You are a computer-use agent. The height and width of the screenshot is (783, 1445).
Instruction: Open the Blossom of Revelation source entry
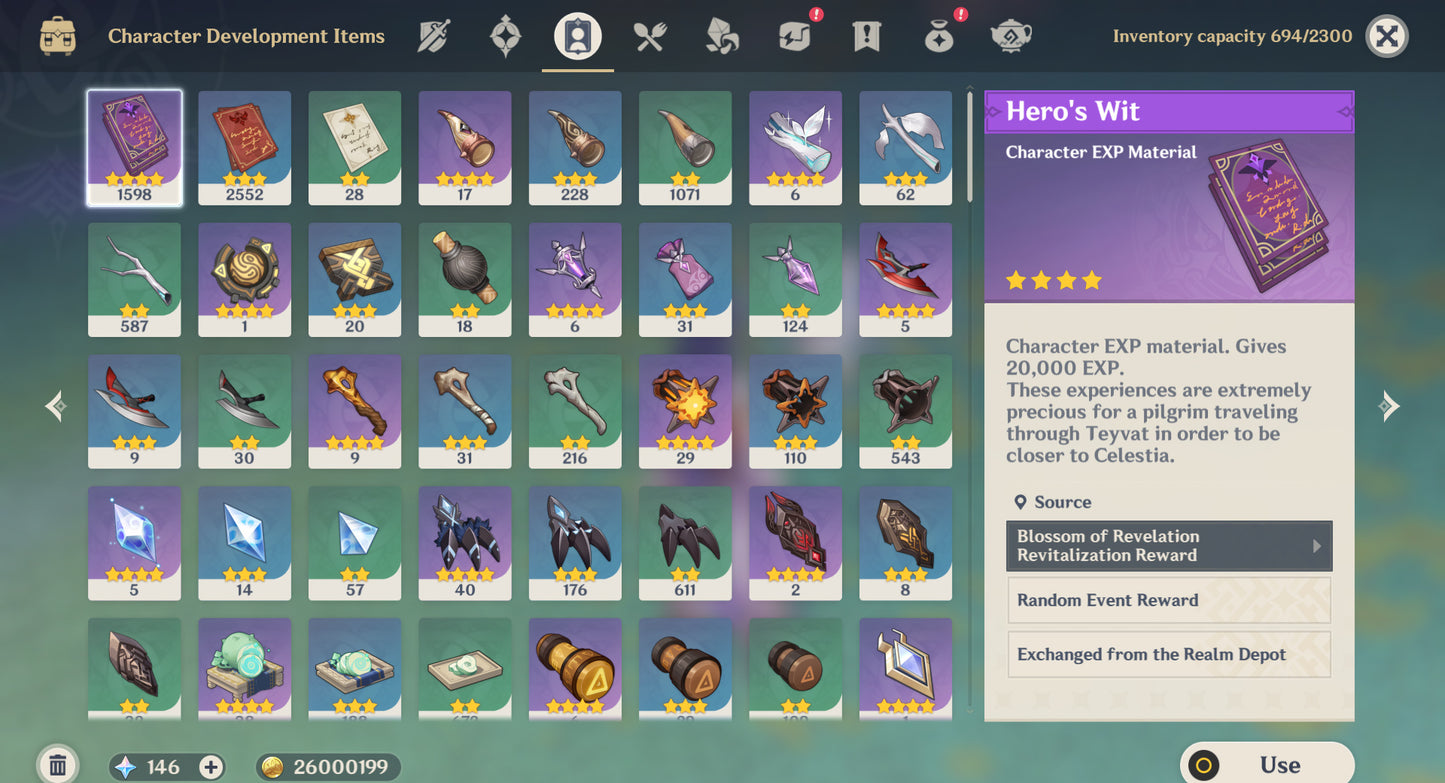coord(1168,546)
